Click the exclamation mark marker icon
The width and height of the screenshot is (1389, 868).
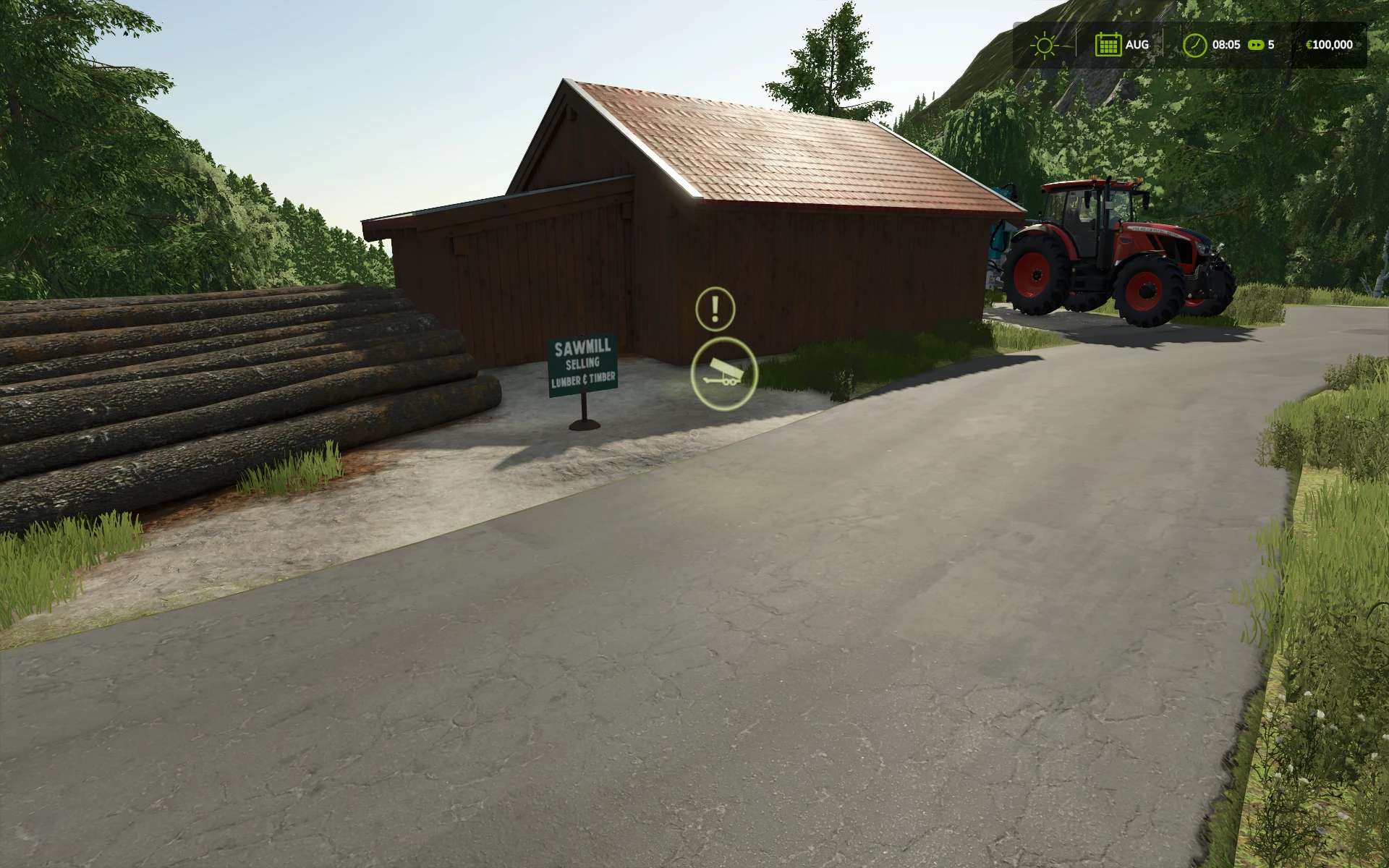click(x=715, y=308)
